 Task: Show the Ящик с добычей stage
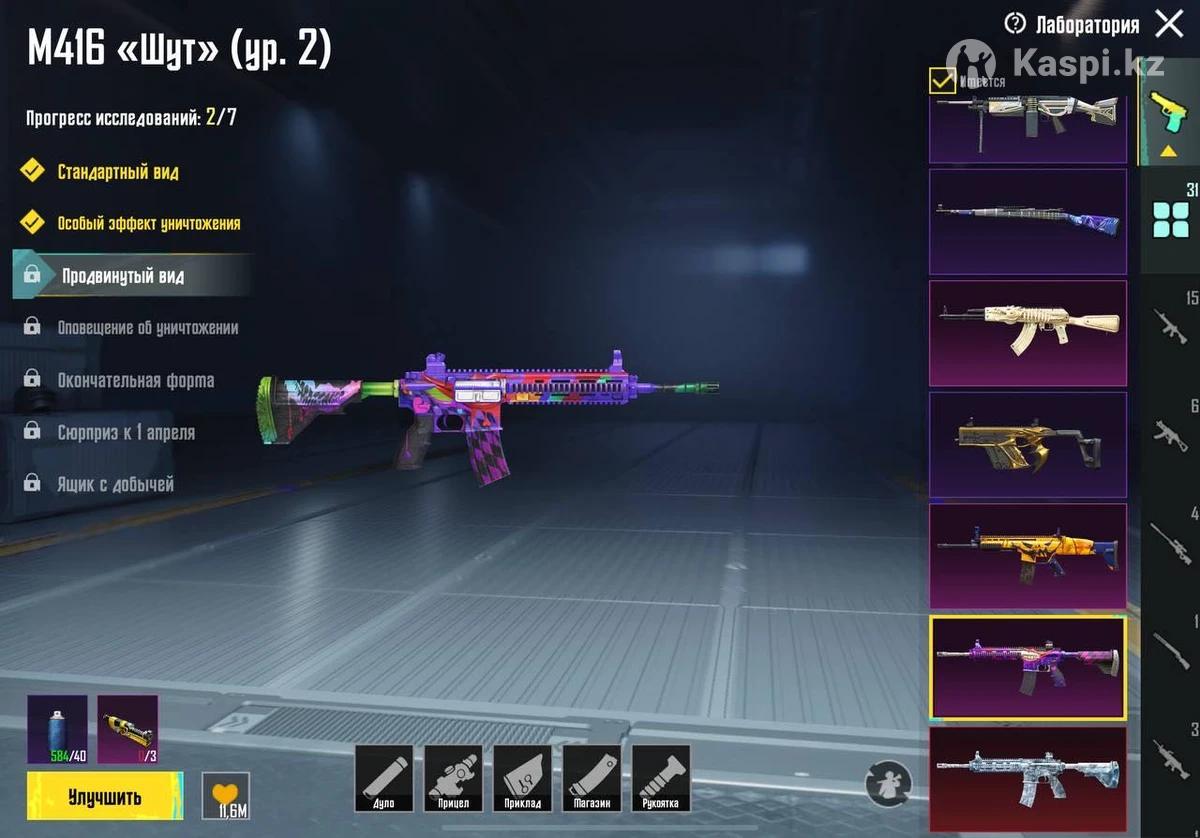click(115, 485)
